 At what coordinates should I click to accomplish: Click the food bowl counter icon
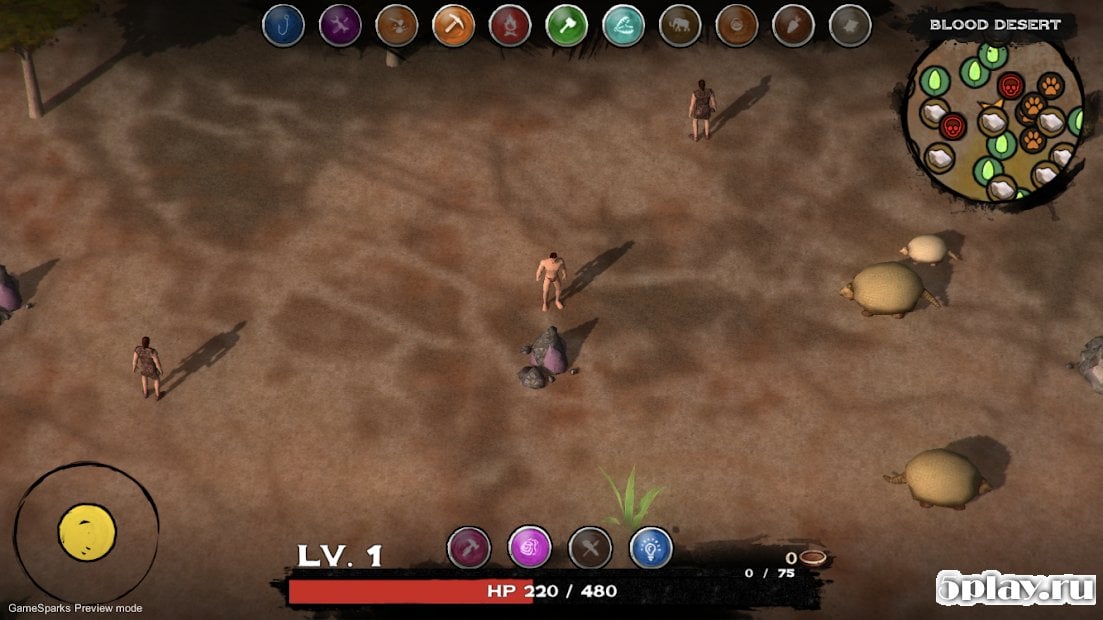pyautogui.click(x=812, y=558)
